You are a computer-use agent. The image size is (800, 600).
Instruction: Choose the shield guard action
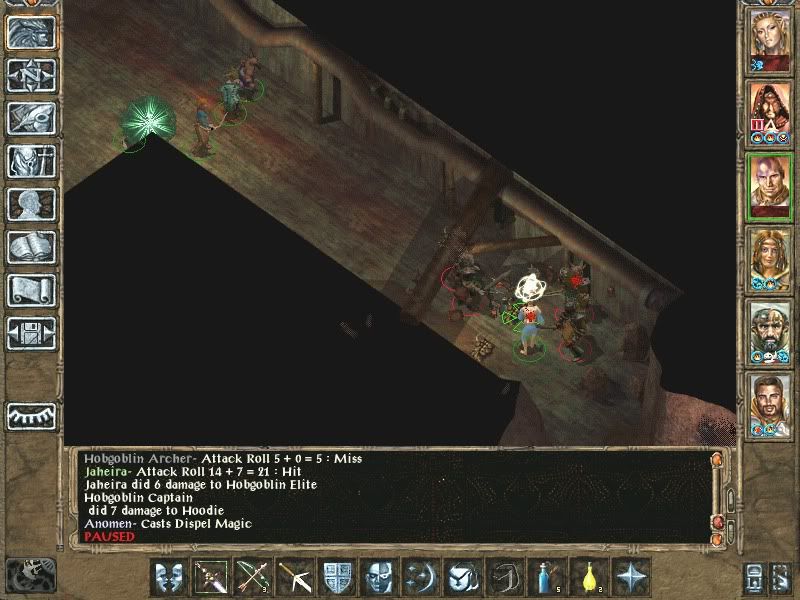(x=336, y=577)
